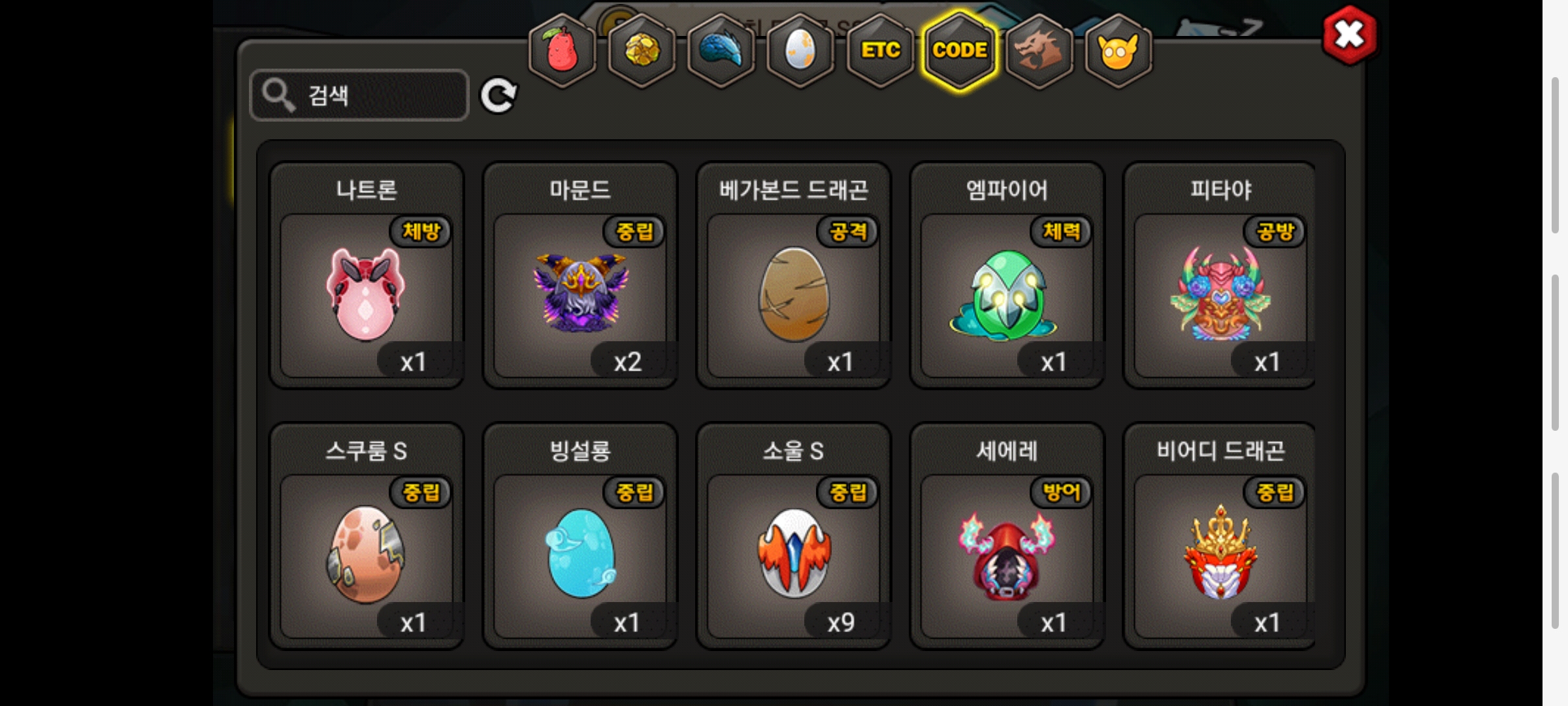This screenshot has height=706, width=1568.
Task: Click the 검색 search field
Action: pos(359,95)
